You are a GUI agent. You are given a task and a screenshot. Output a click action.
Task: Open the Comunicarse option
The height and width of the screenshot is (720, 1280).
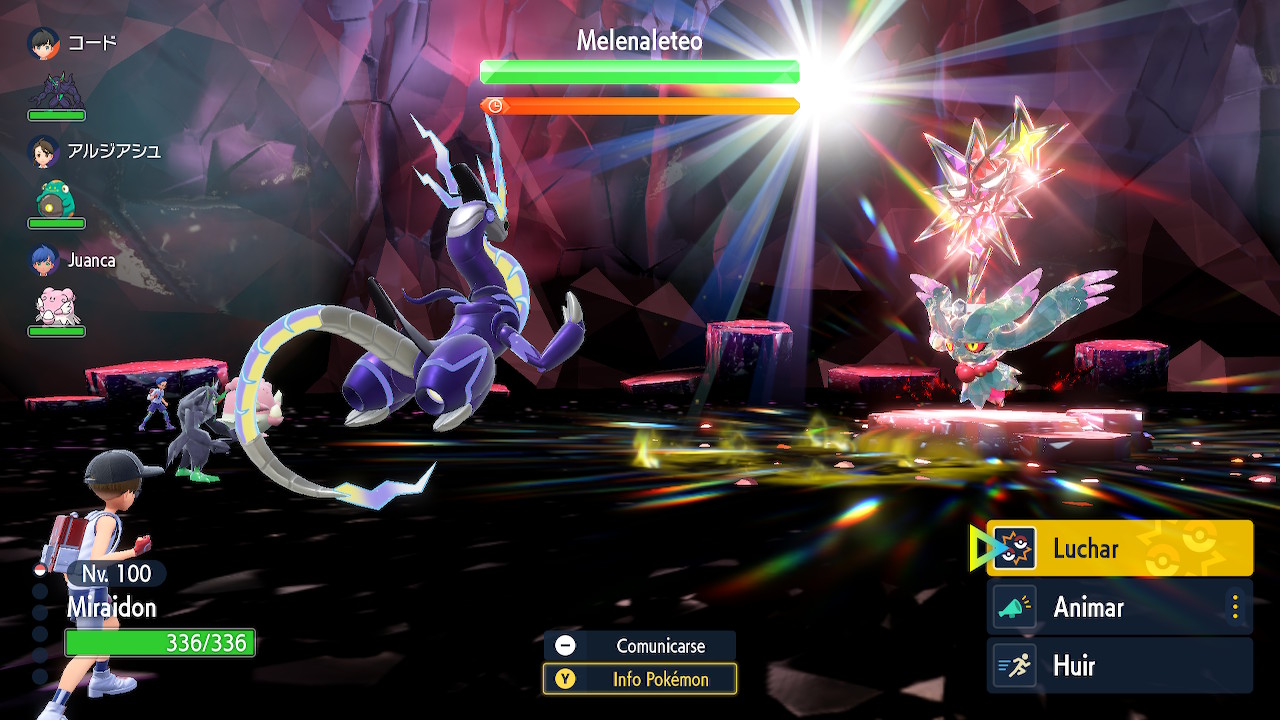(640, 646)
